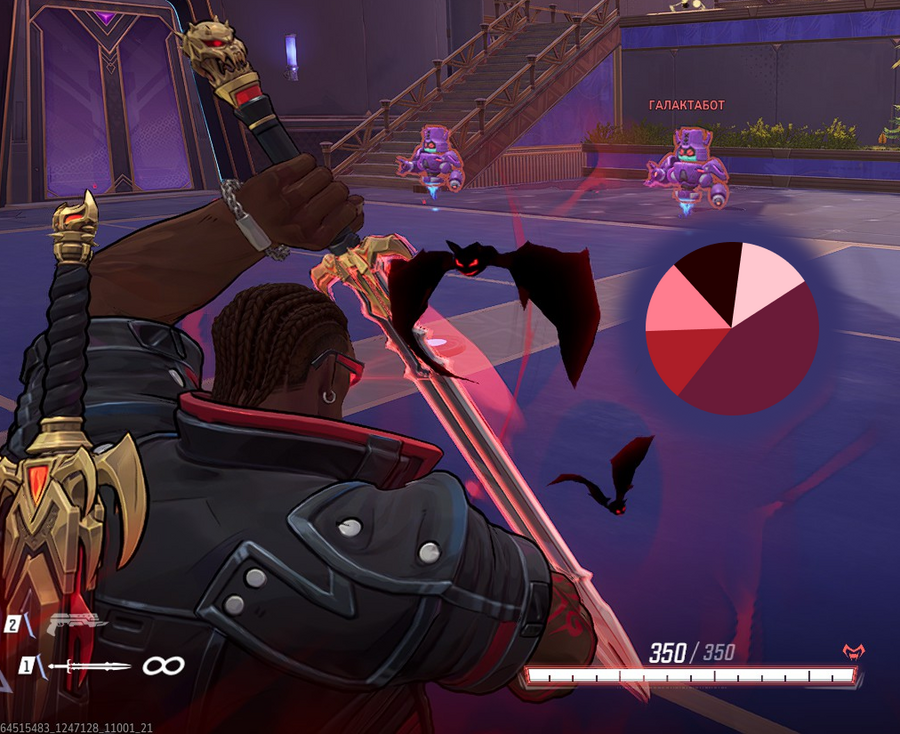Screen dimensions: 900x734
Task: Select the sword weapon slot
Action: pos(88,666)
